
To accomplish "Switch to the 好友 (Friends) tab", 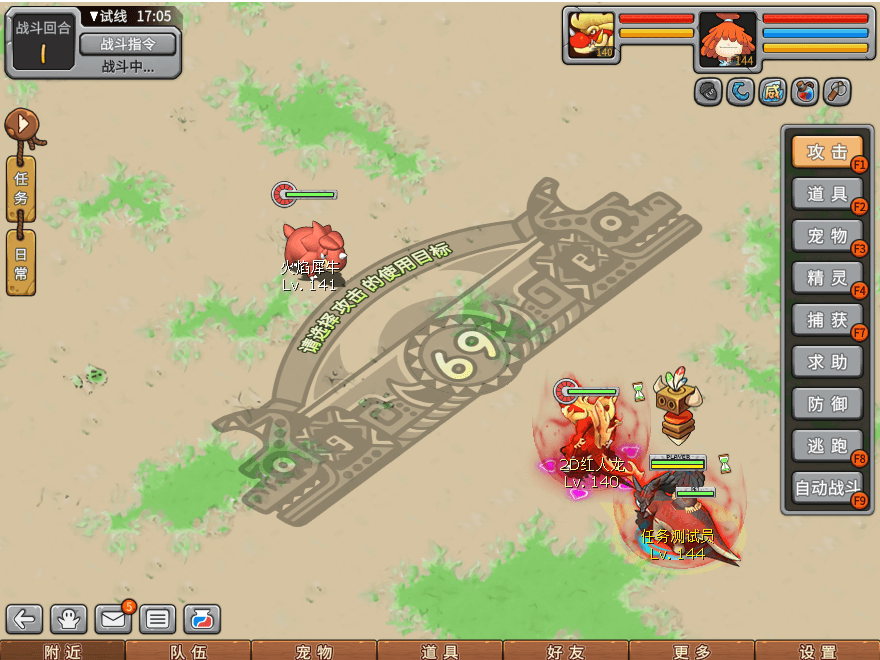I will [565, 652].
